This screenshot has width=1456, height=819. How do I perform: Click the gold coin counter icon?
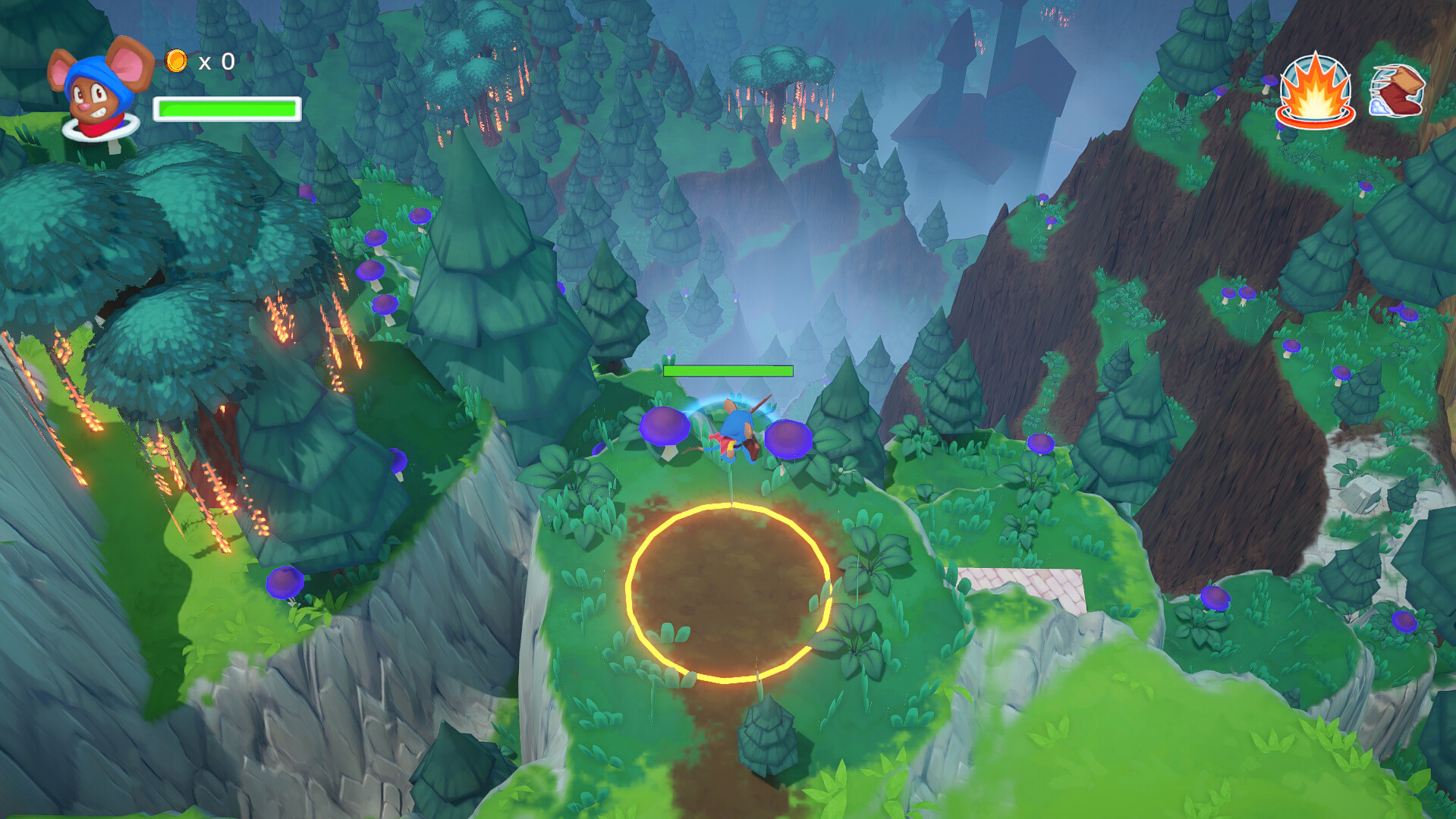(176, 62)
